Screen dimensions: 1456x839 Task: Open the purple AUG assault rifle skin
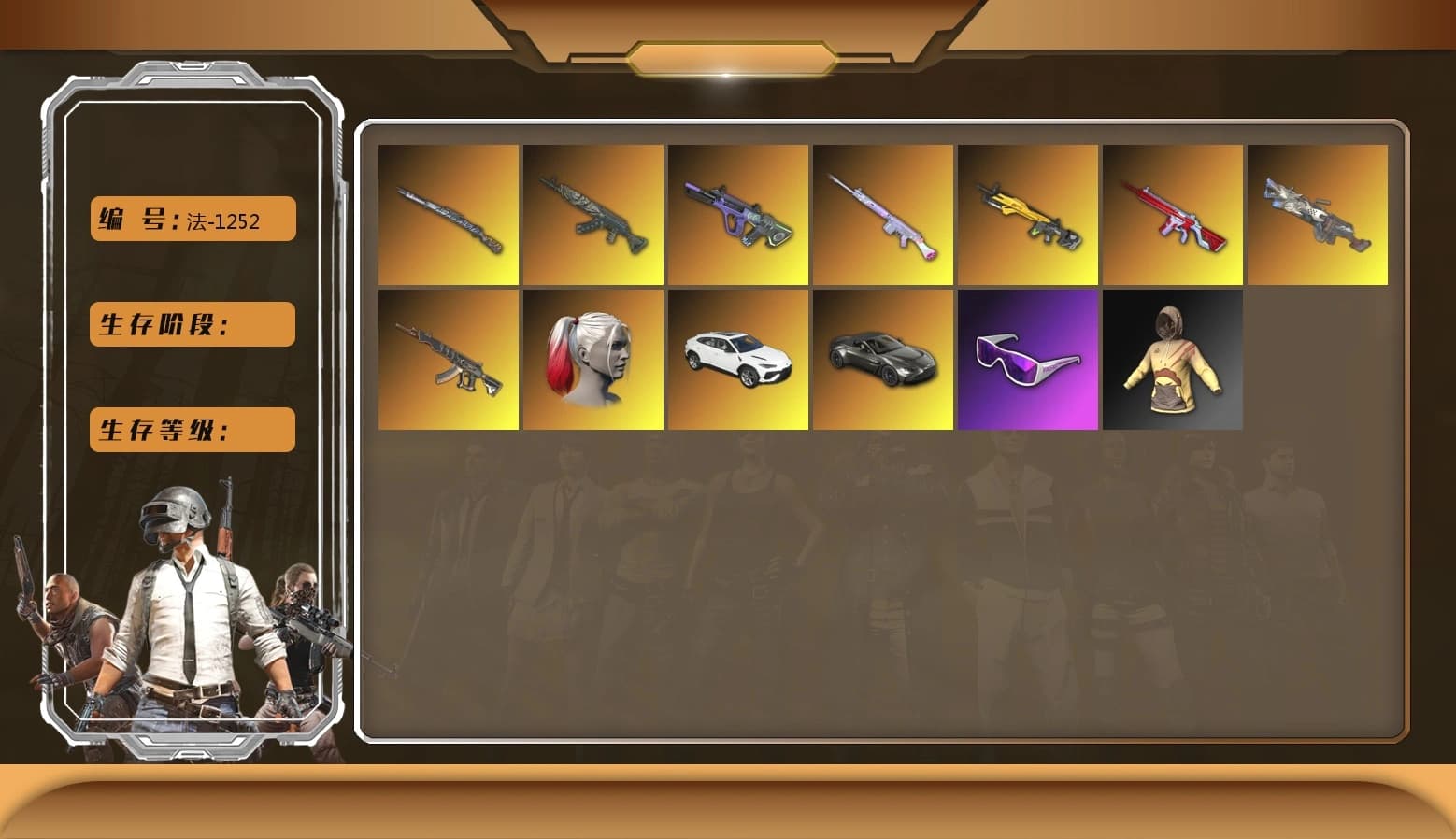[737, 215]
